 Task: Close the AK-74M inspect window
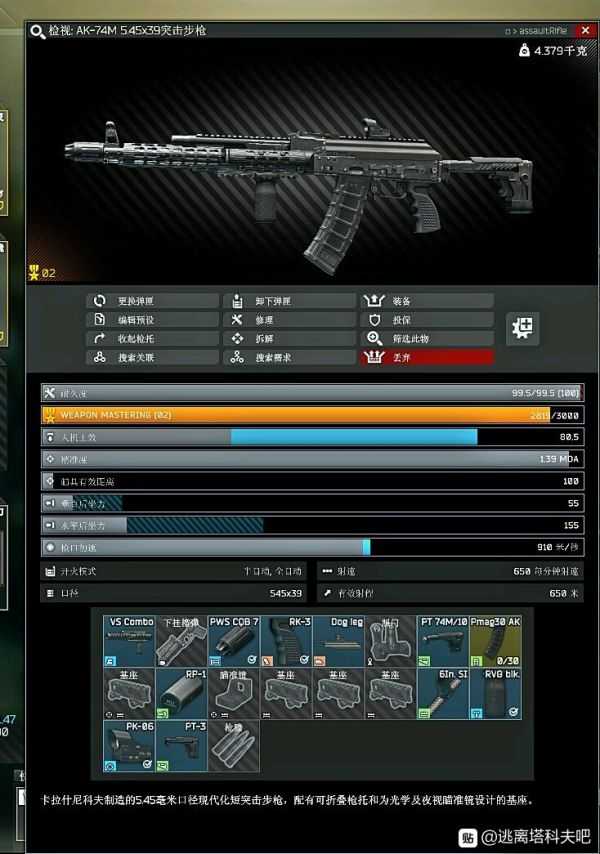pyautogui.click(x=584, y=31)
